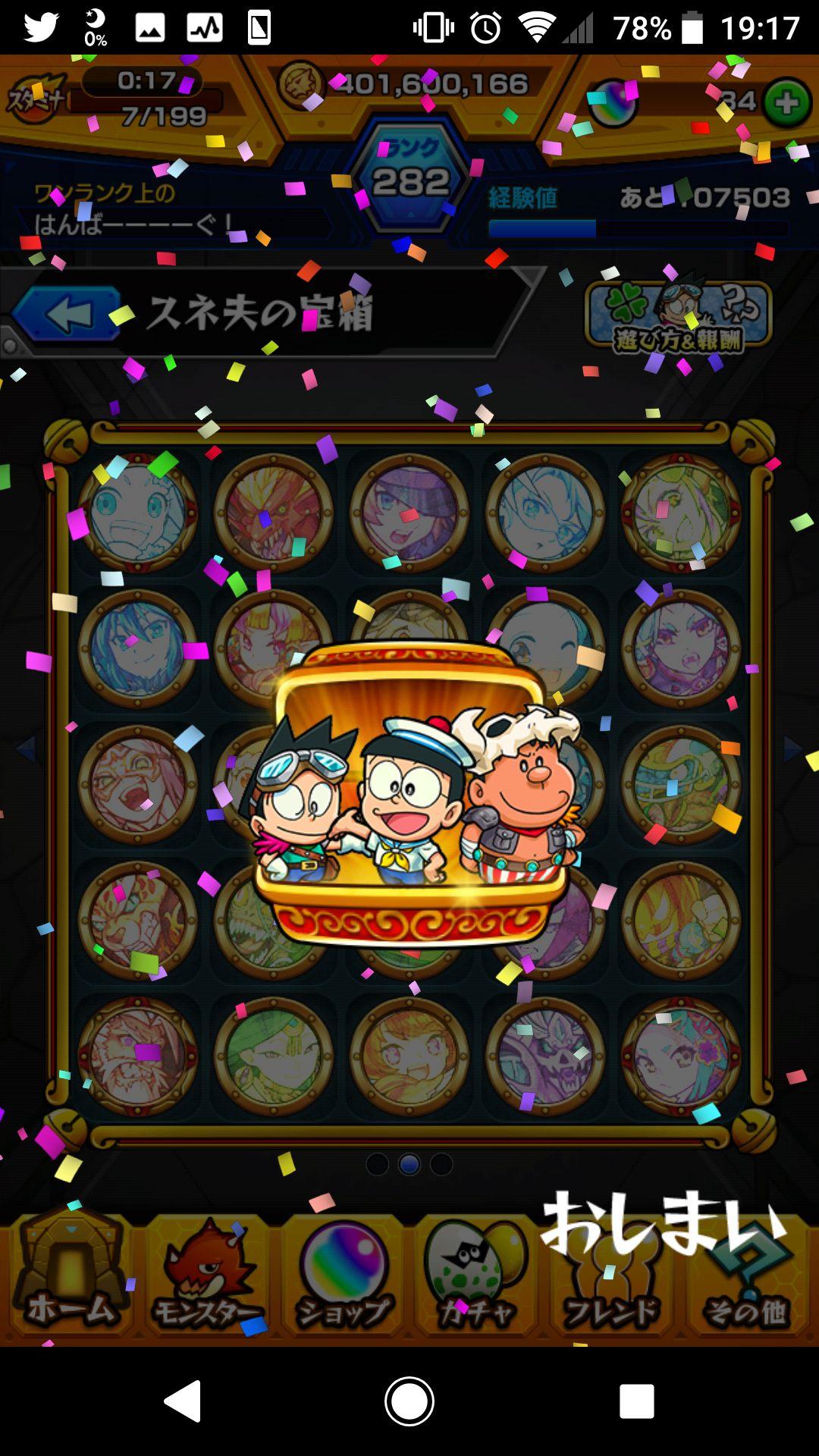Tap Android back navigation triangle
The width and height of the screenshot is (819, 1456).
coord(184,1401)
